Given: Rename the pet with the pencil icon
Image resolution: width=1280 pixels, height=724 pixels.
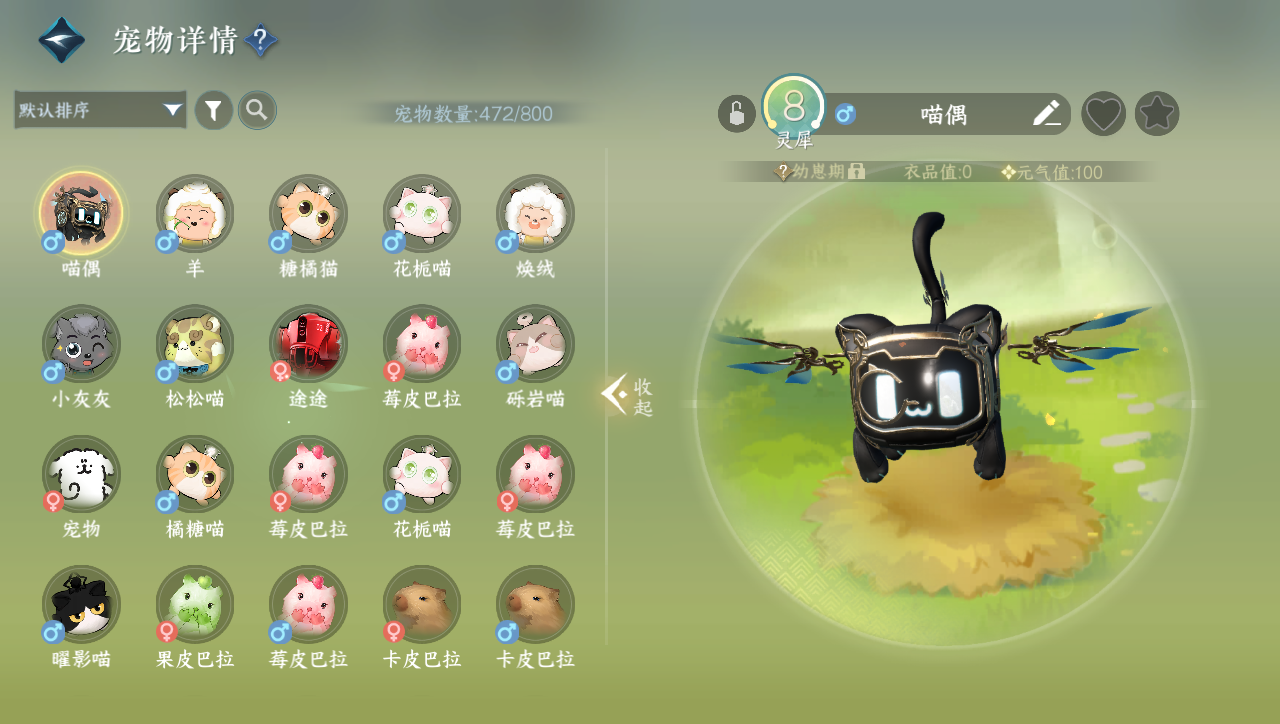Looking at the screenshot, I should pos(1046,114).
